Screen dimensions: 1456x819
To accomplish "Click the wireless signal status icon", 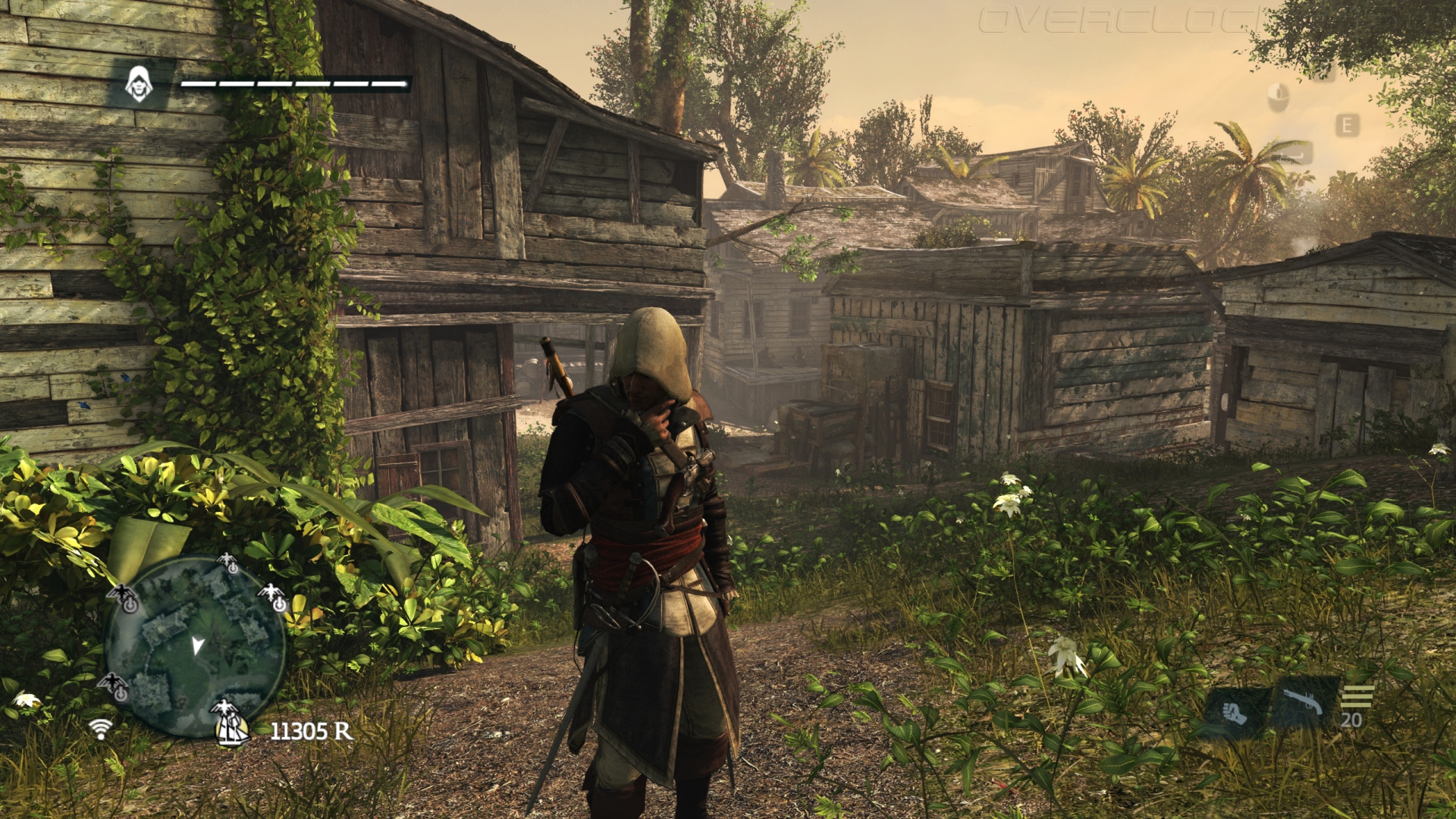I will coord(100,729).
